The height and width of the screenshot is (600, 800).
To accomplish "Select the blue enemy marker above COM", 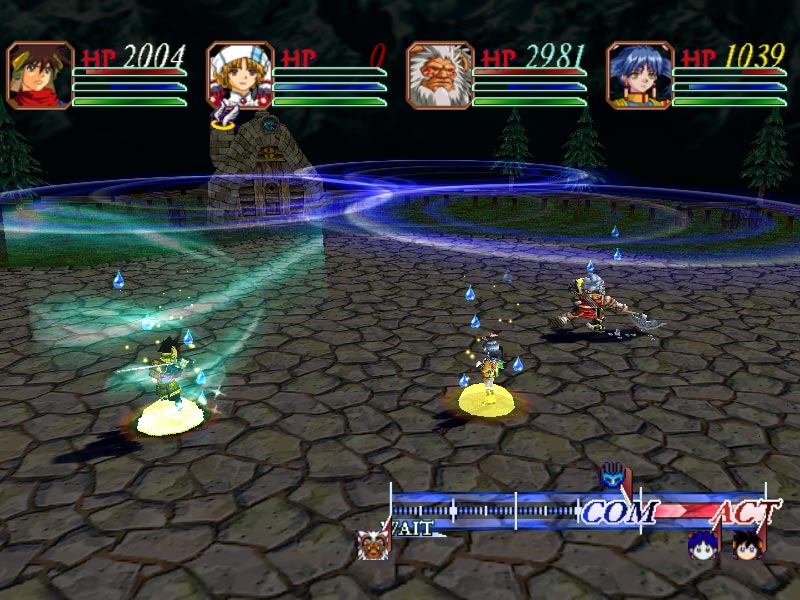I will coord(612,476).
